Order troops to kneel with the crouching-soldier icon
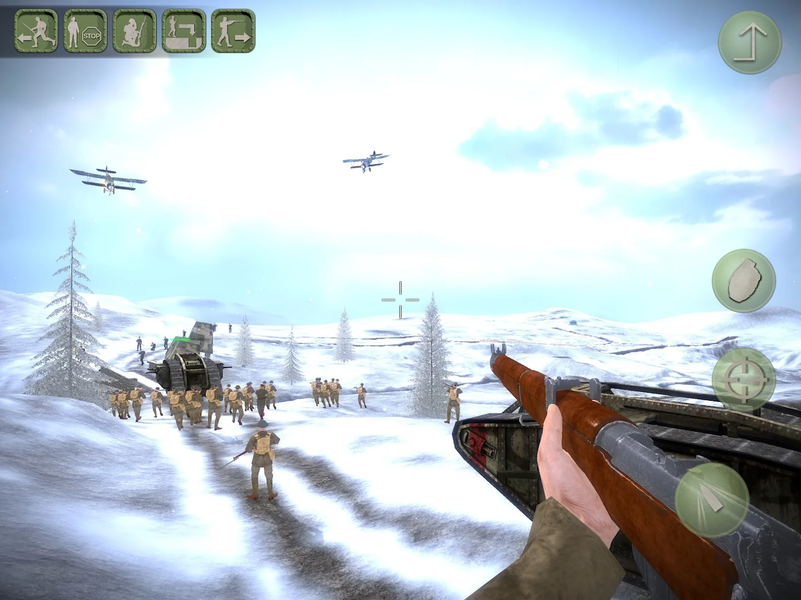 pyautogui.click(x=134, y=30)
